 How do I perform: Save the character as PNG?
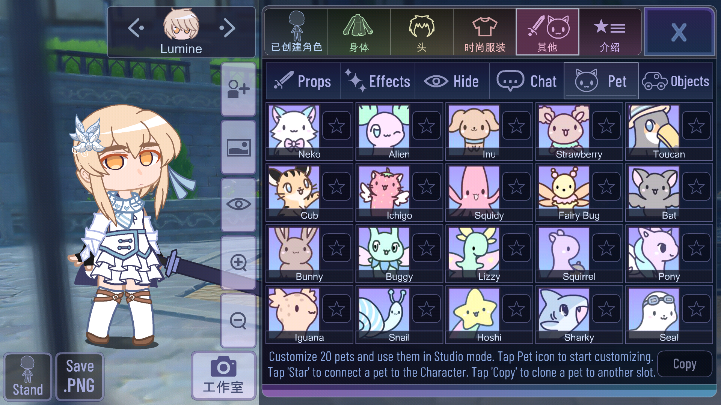click(x=80, y=374)
